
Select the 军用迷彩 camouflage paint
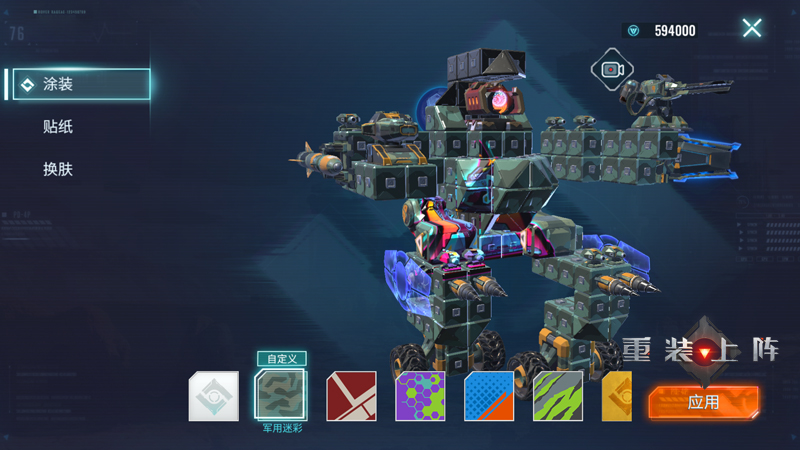282,396
